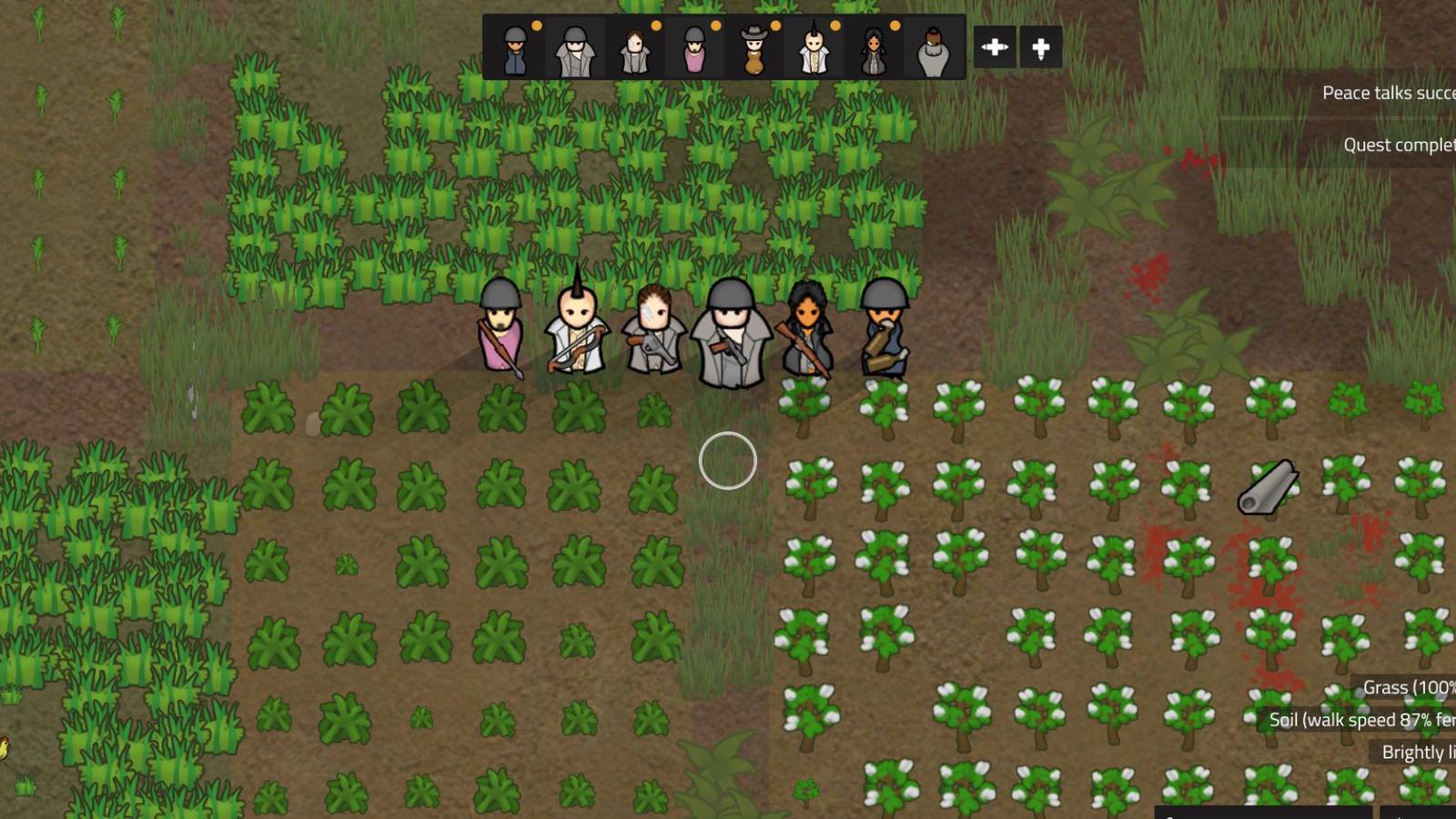This screenshot has width=1456, height=819.
Task: Click the steel slag chunk on the ground
Action: pos(1269,487)
